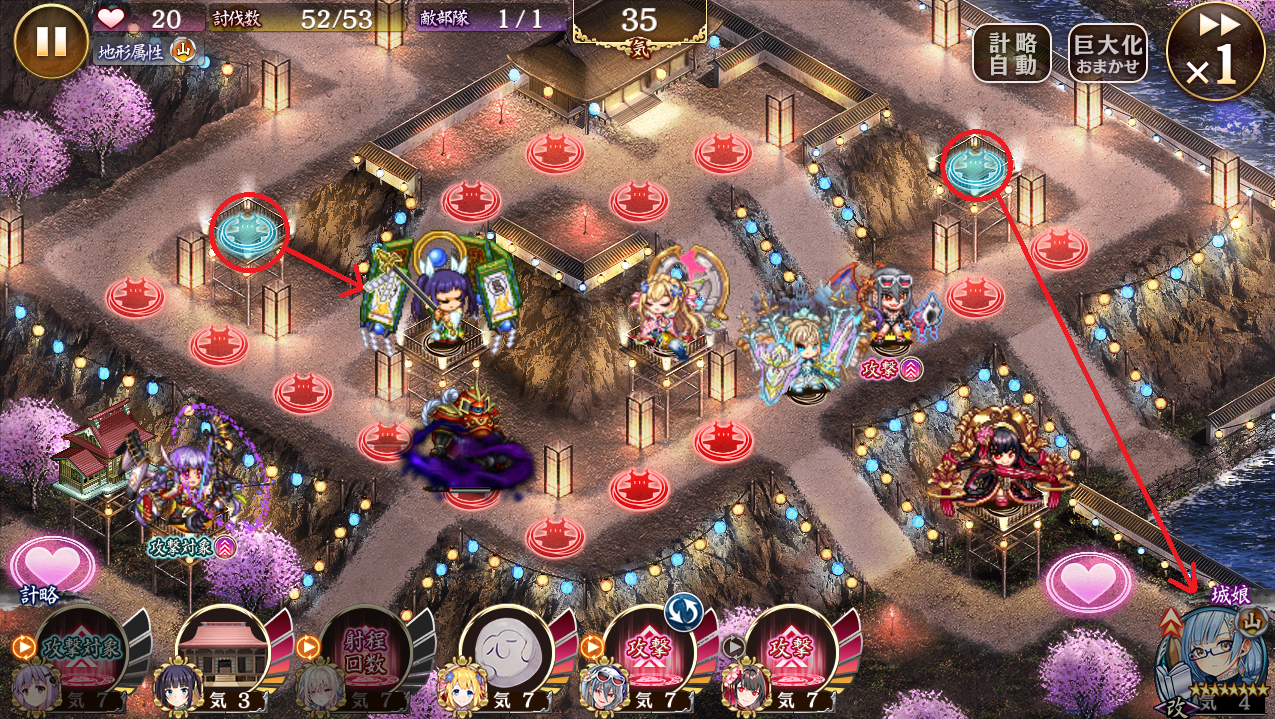1275x719 pixels.
Task: Select the deployed green-banner castle girl unit
Action: [x=440, y=293]
